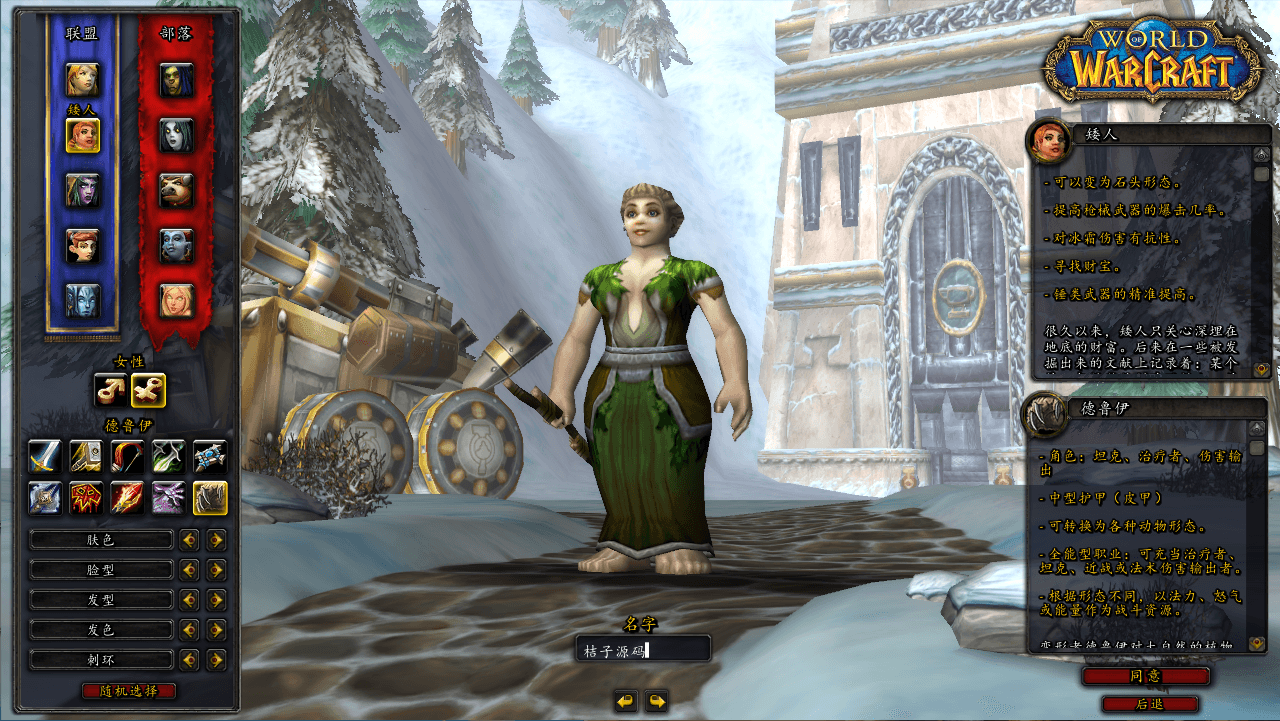Image resolution: width=1280 pixels, height=721 pixels.
Task: Choose the Blood Elf race portrait
Action: point(177,301)
